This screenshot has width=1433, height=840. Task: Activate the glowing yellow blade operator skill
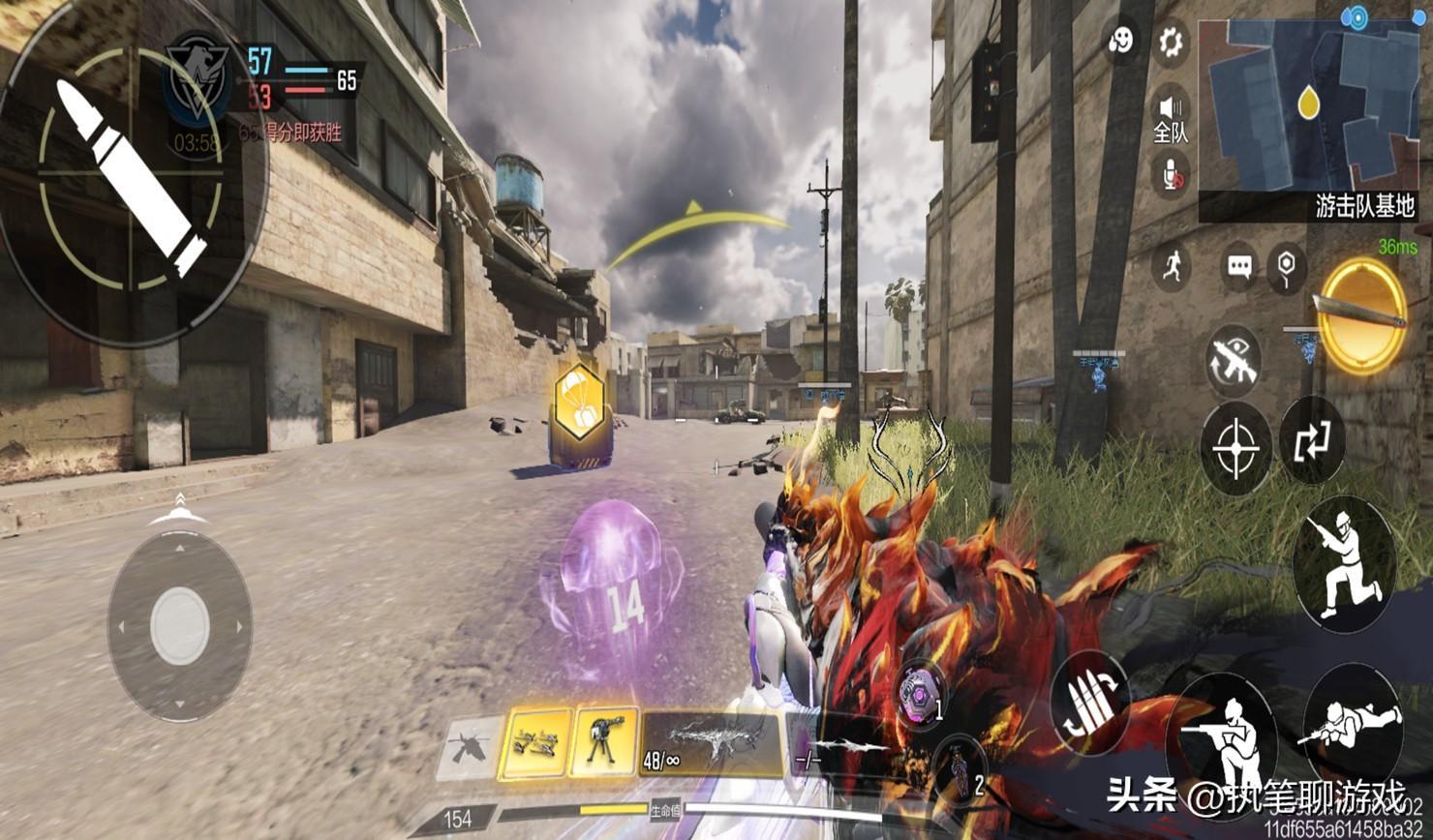click(1363, 315)
